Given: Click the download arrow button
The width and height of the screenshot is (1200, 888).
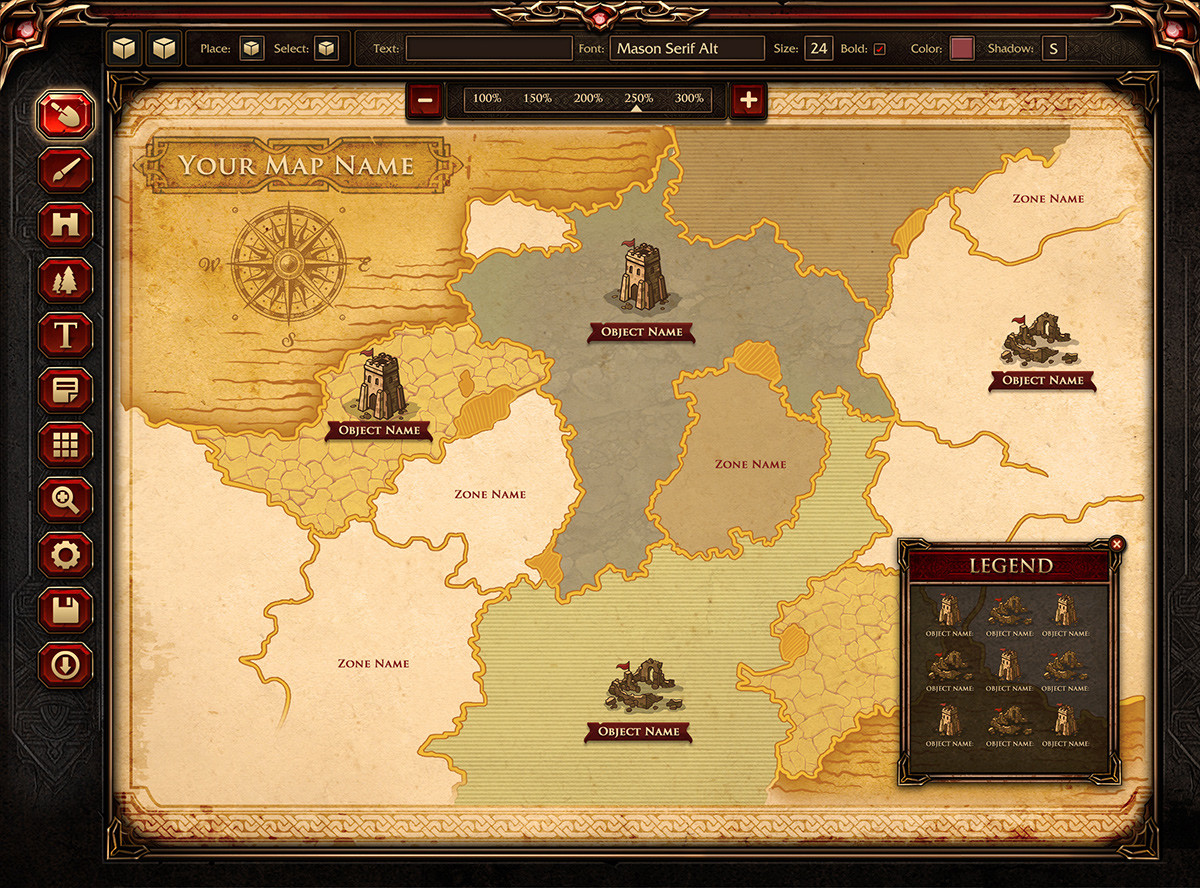Looking at the screenshot, I should pos(66,664).
